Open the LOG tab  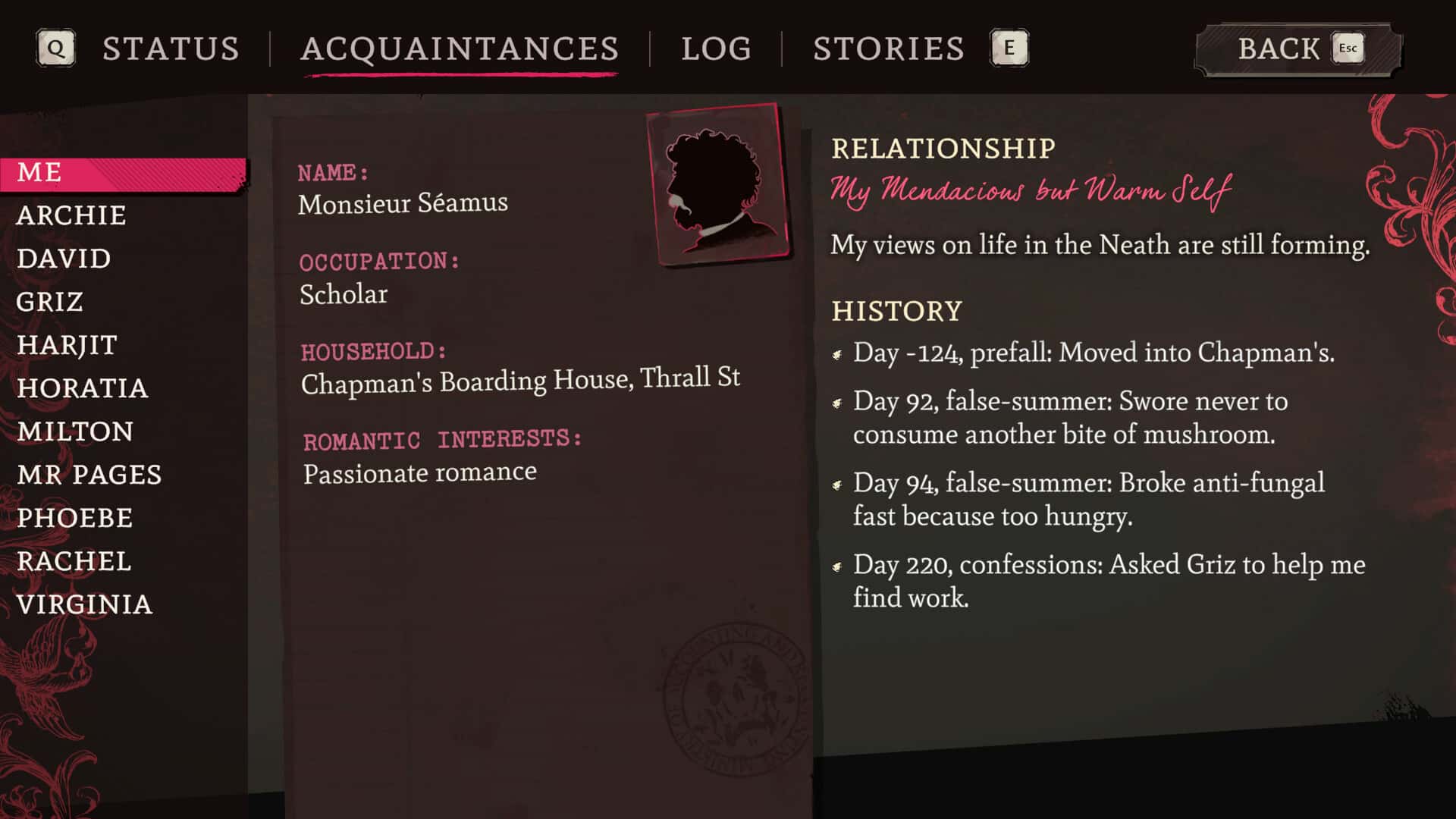tap(716, 49)
